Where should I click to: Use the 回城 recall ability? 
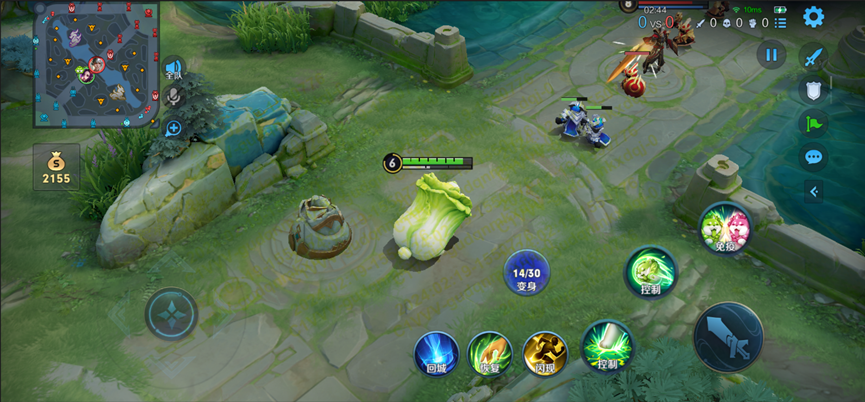(437, 354)
